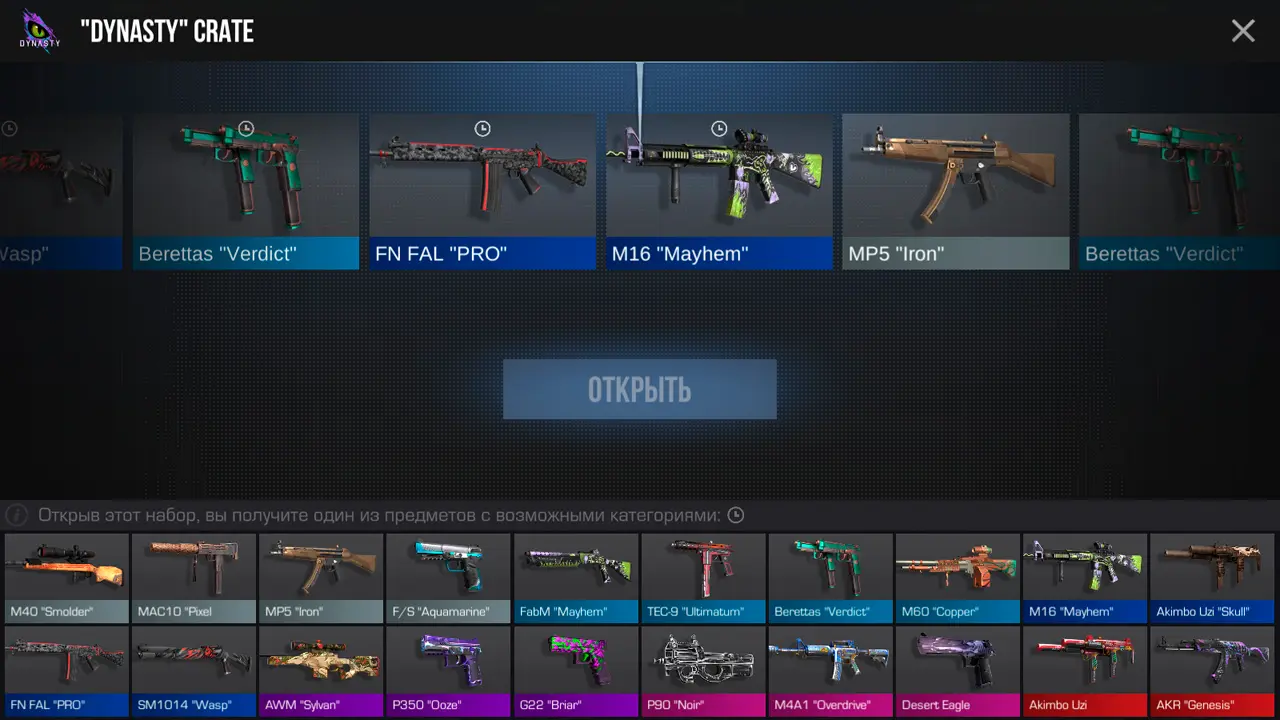Close the Dynasty crate window

point(1243,31)
